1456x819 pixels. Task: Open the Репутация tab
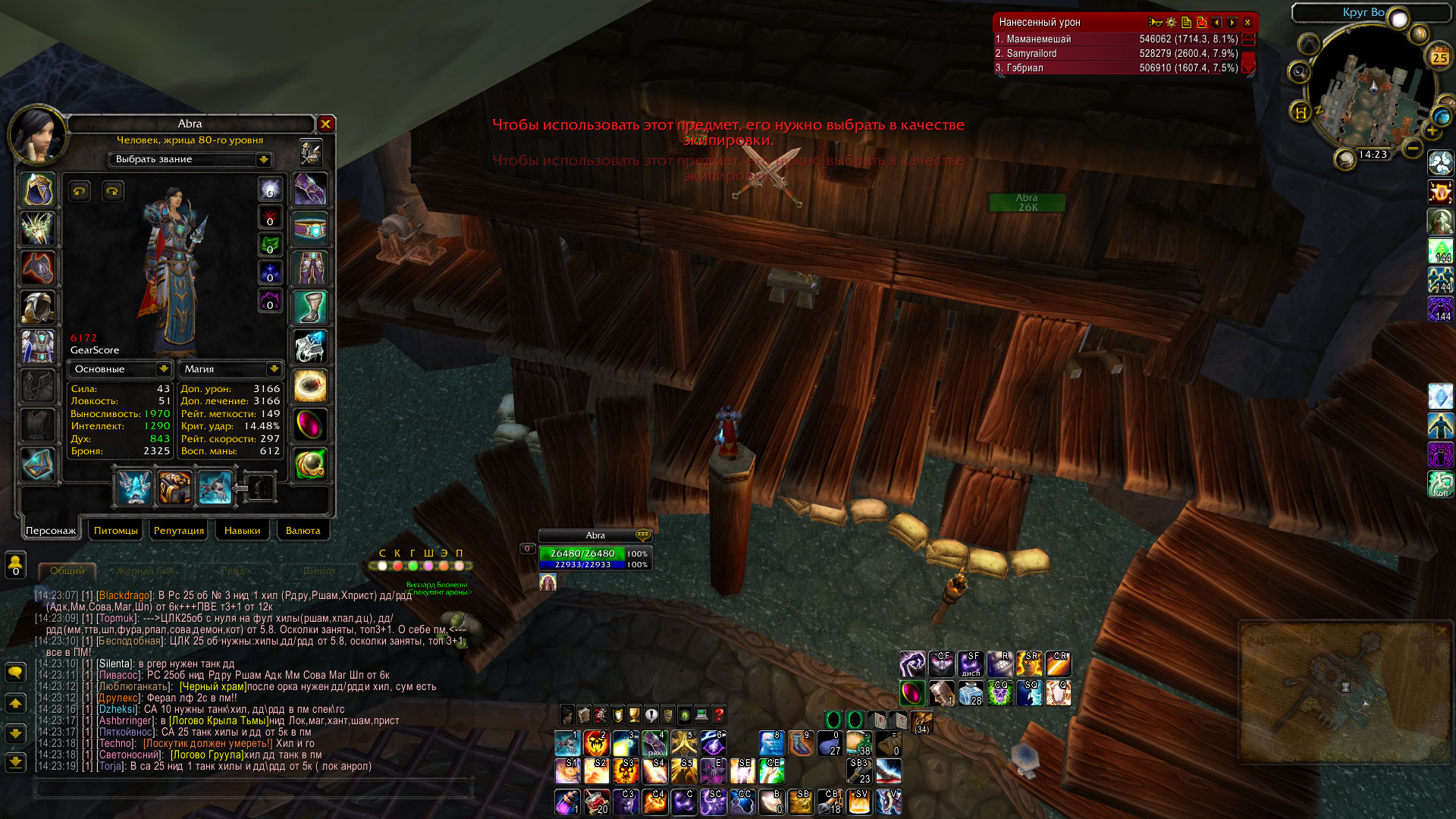(x=178, y=530)
